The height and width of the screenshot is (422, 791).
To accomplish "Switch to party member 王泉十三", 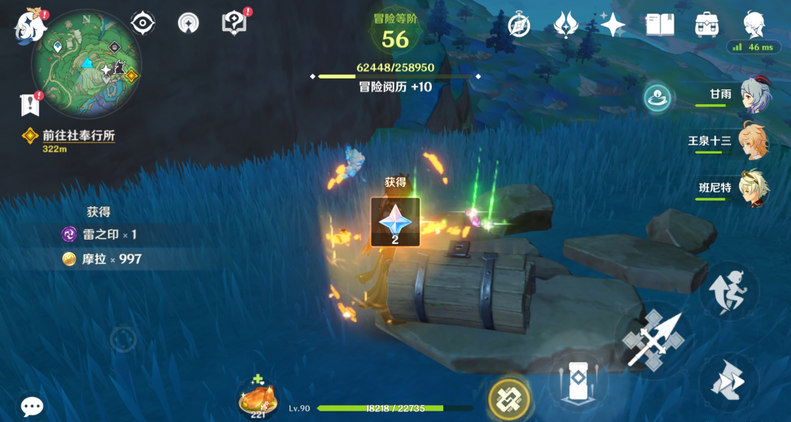I will point(754,141).
